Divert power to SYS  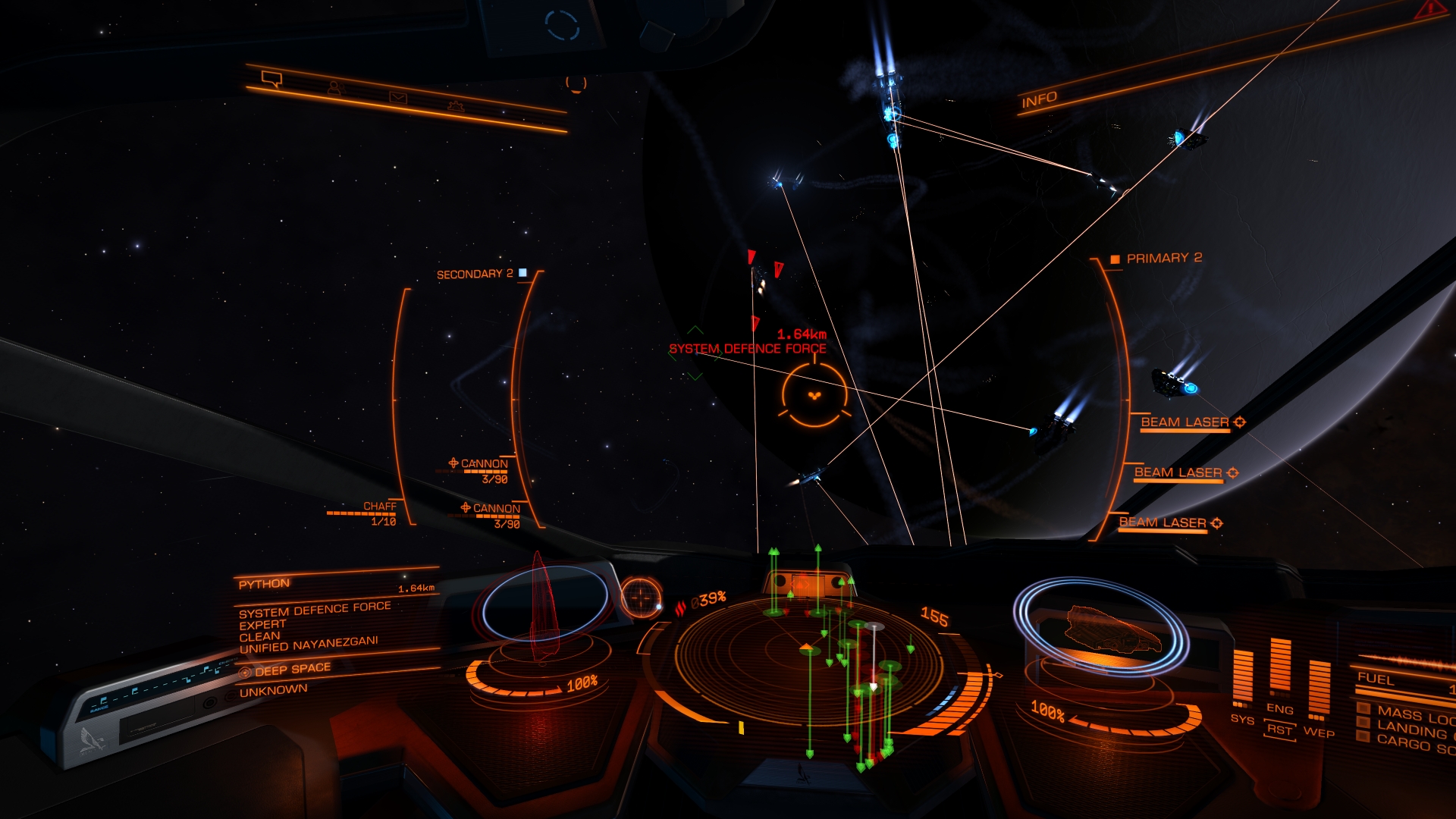1242,719
